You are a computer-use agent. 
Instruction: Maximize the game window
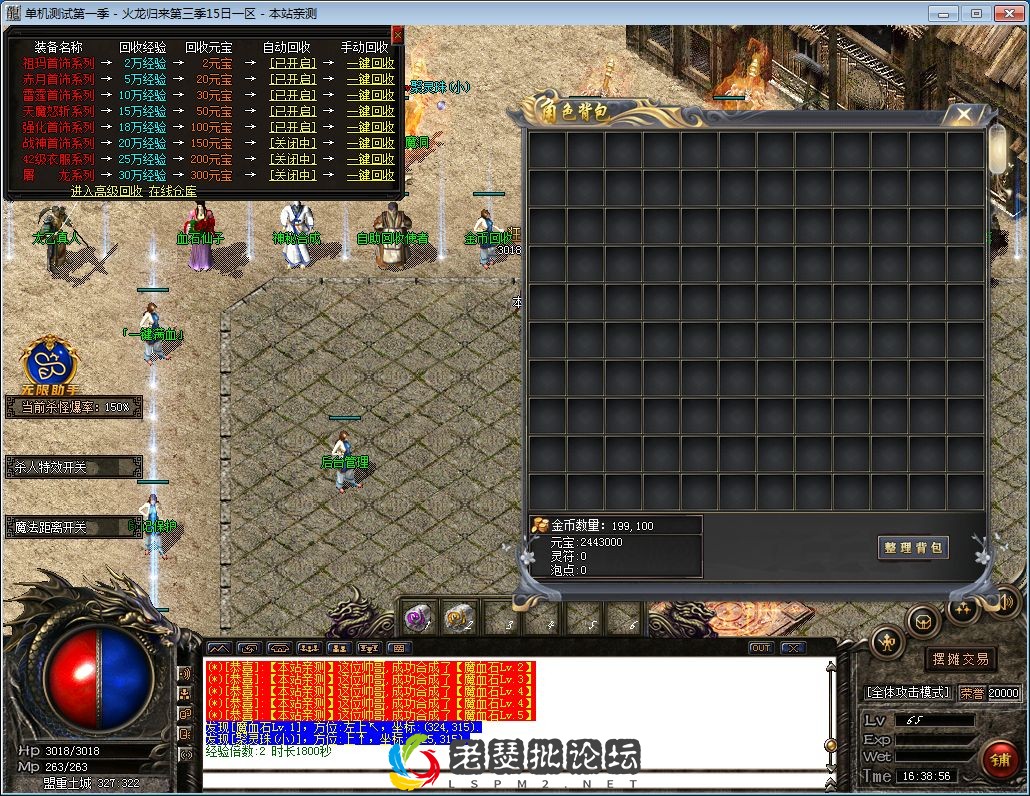pyautogui.click(x=976, y=13)
